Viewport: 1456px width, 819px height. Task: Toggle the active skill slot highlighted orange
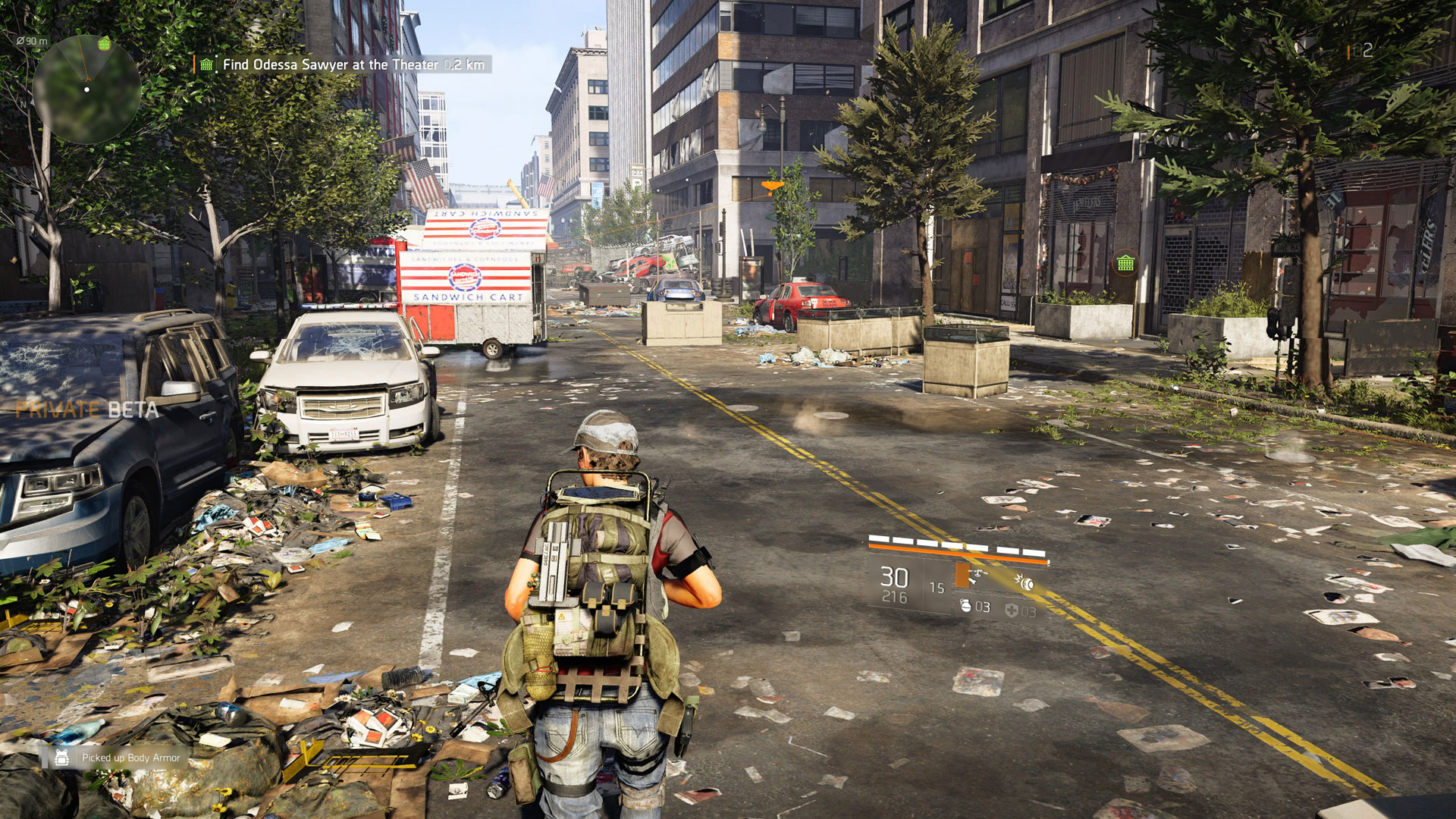[x=962, y=575]
